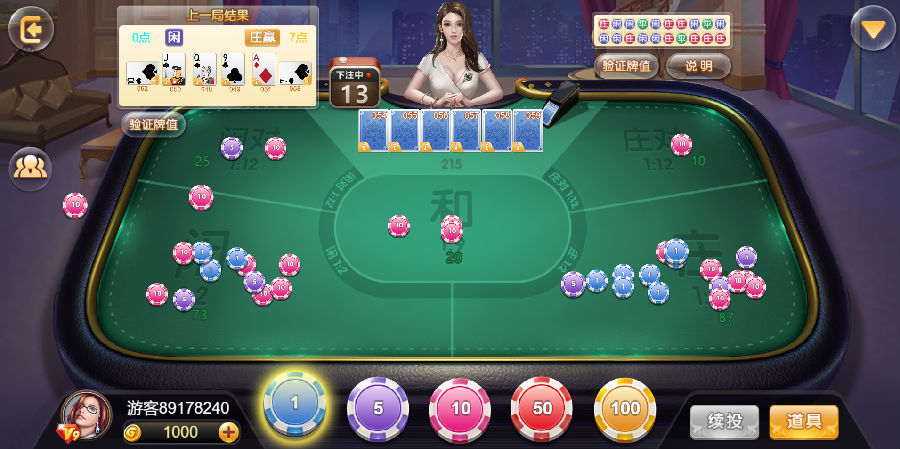
Task: Choose the pink 10 chip
Action: pos(460,408)
